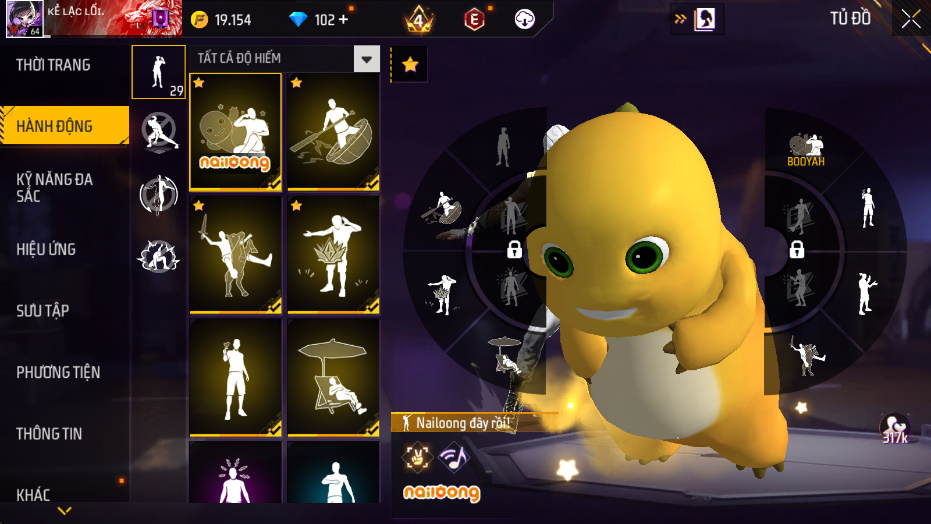The image size is (931, 524).
Task: Select the Nailoong emote tile
Action: point(235,131)
